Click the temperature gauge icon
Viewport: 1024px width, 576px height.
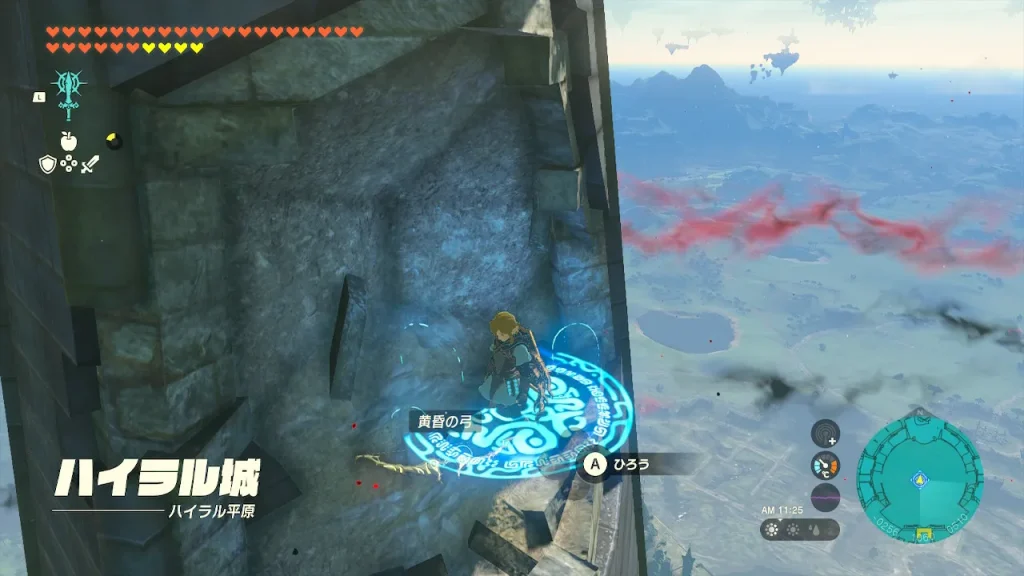click(825, 465)
